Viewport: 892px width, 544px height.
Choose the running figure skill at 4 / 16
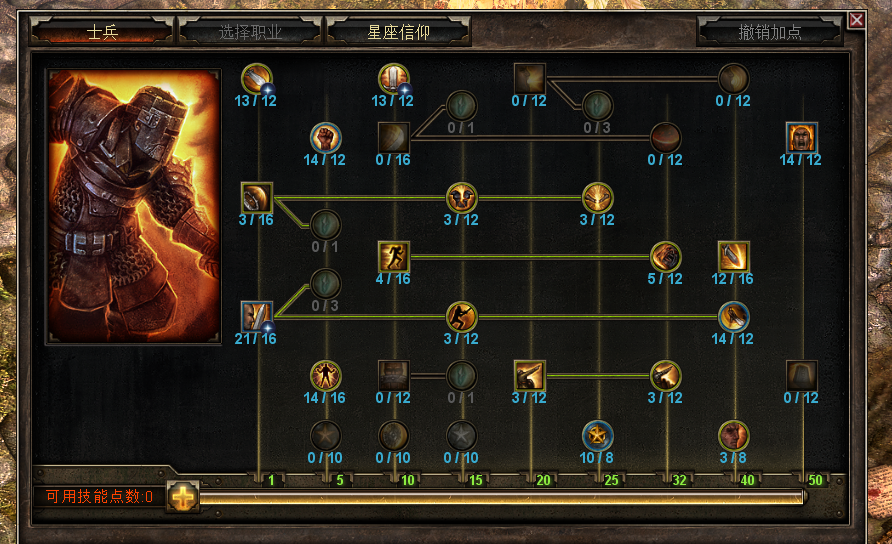pos(394,256)
